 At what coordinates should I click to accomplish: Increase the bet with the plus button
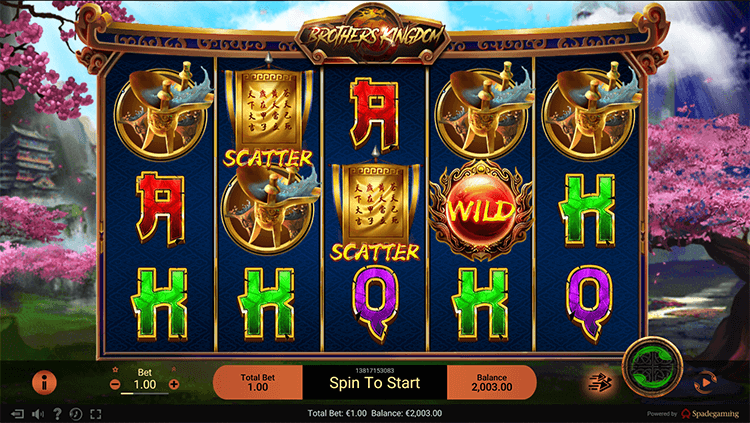click(174, 384)
